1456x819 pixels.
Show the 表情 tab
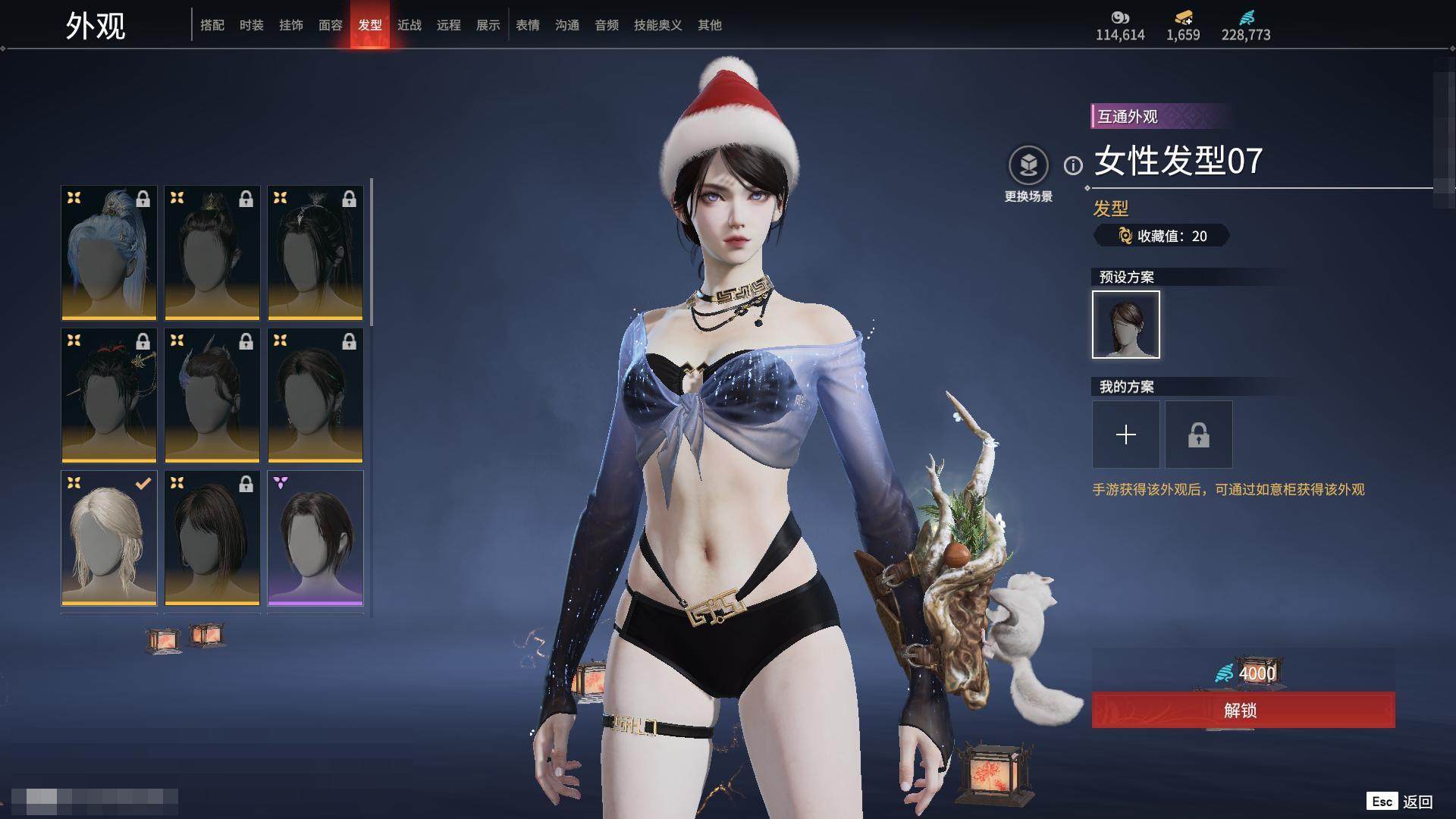pyautogui.click(x=528, y=25)
